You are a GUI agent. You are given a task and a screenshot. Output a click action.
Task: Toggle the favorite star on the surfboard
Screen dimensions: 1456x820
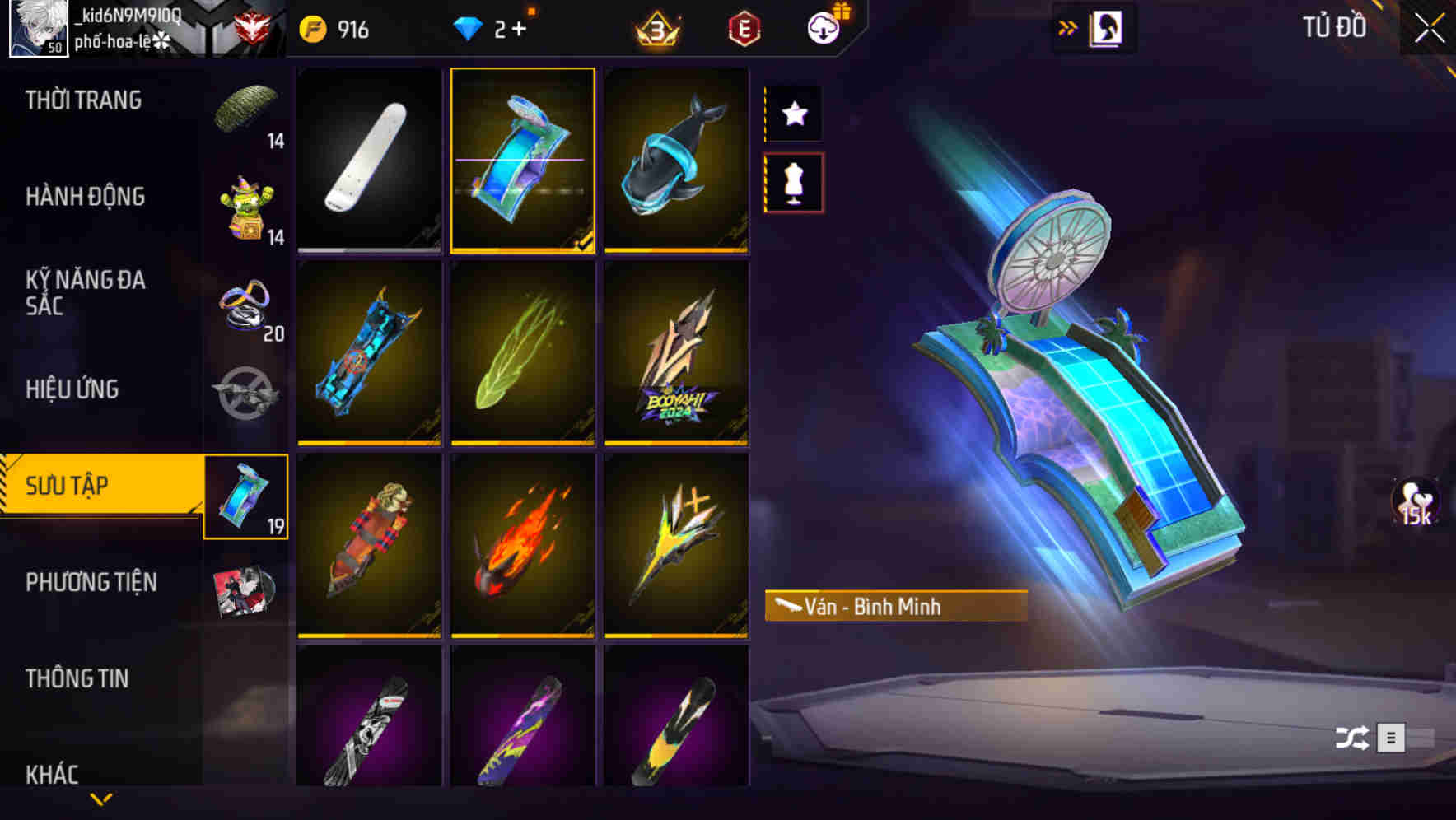pyautogui.click(x=793, y=114)
